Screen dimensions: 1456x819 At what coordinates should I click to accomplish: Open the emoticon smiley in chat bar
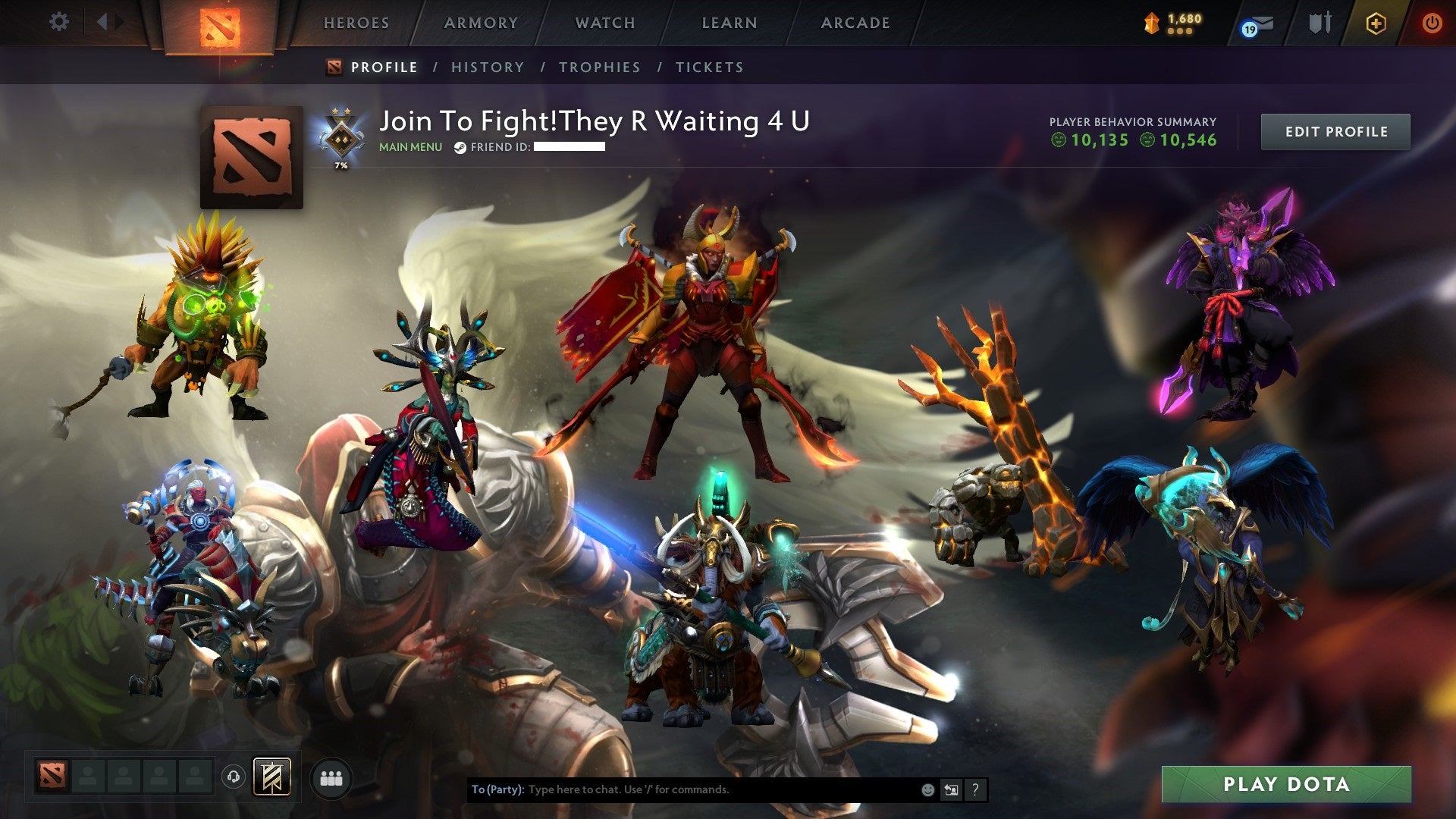[x=927, y=789]
